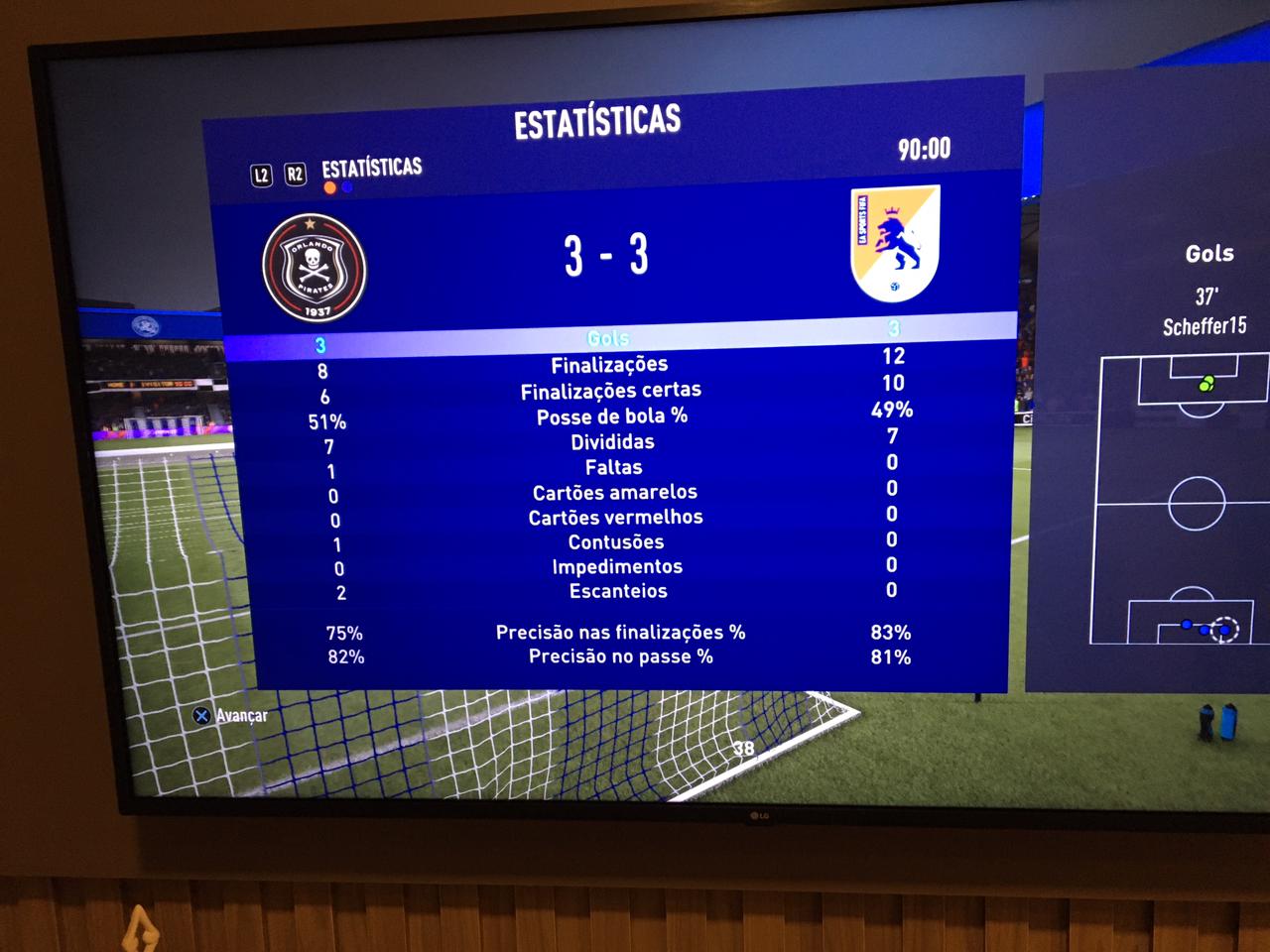
Task: Select the Finalizações stat row
Action: tap(609, 365)
